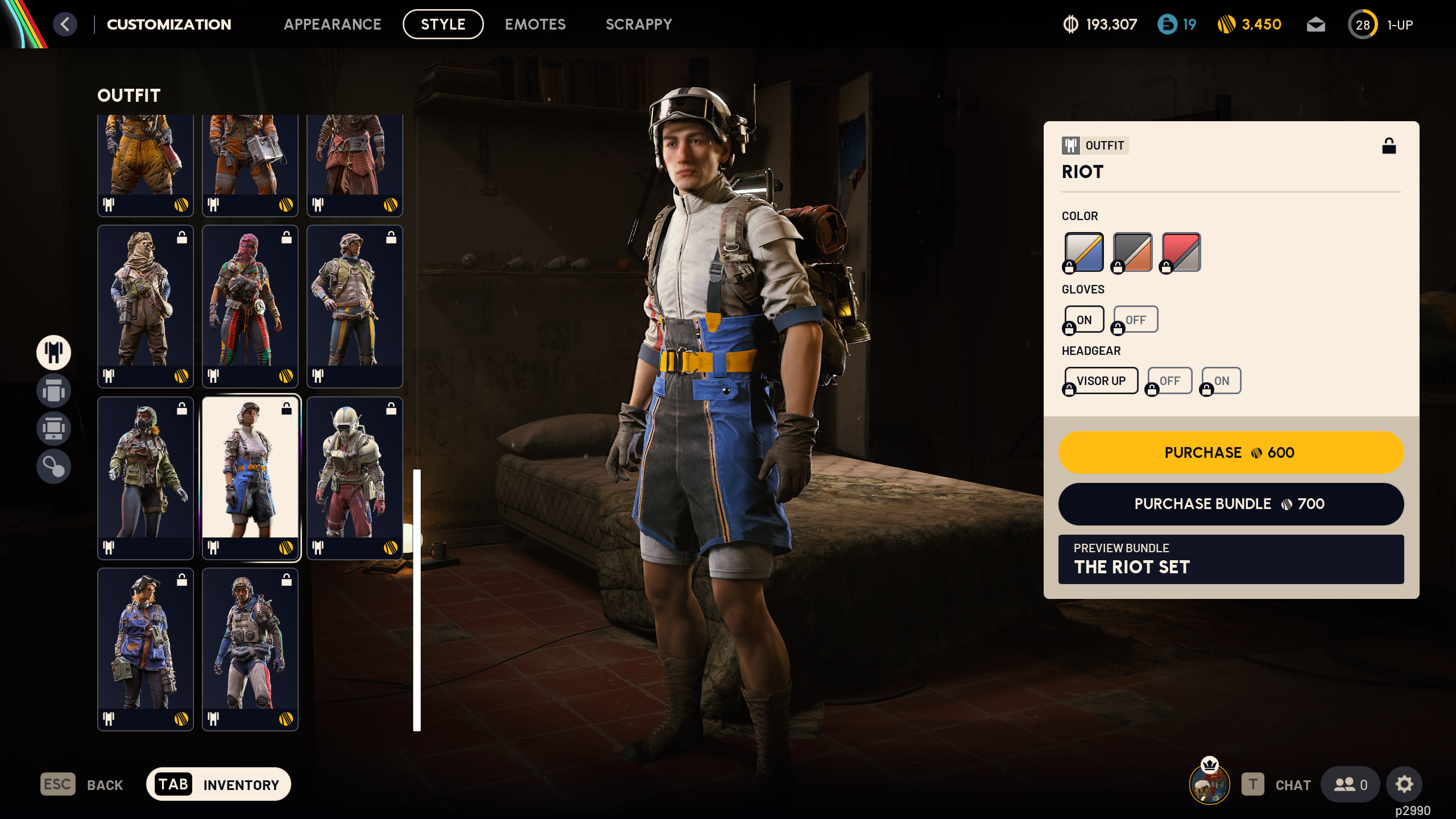Open the mail envelope icon in top bar
This screenshot has height=819, width=1456.
click(1316, 24)
